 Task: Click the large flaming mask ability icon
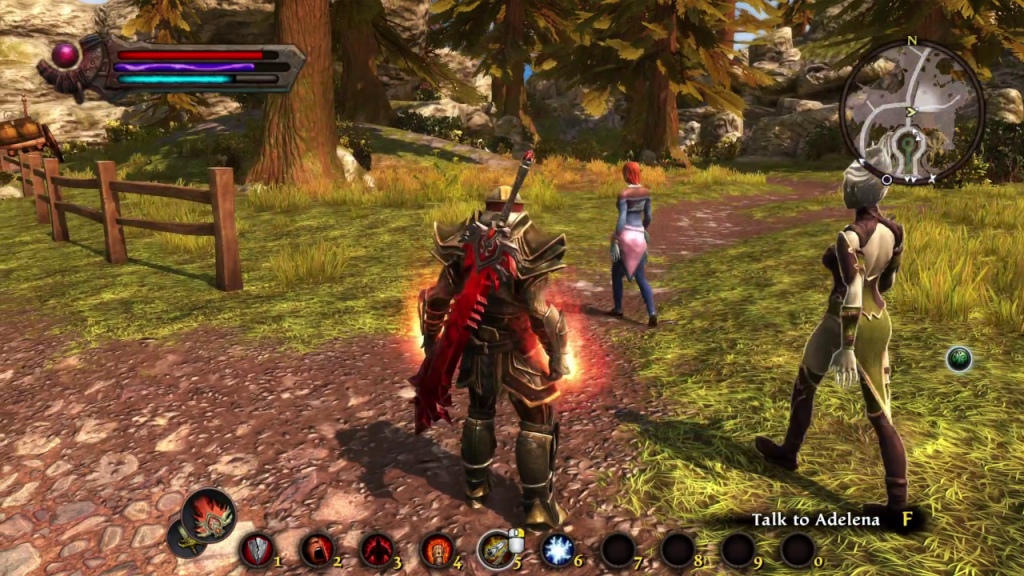tap(209, 516)
